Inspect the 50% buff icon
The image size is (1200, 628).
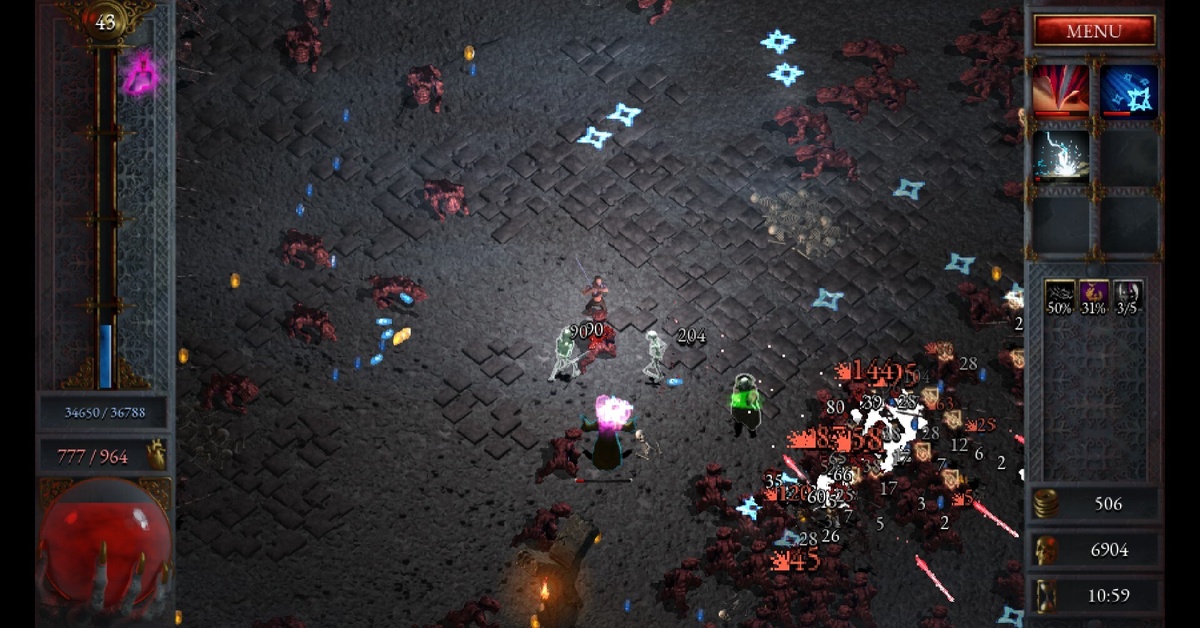pos(1060,296)
